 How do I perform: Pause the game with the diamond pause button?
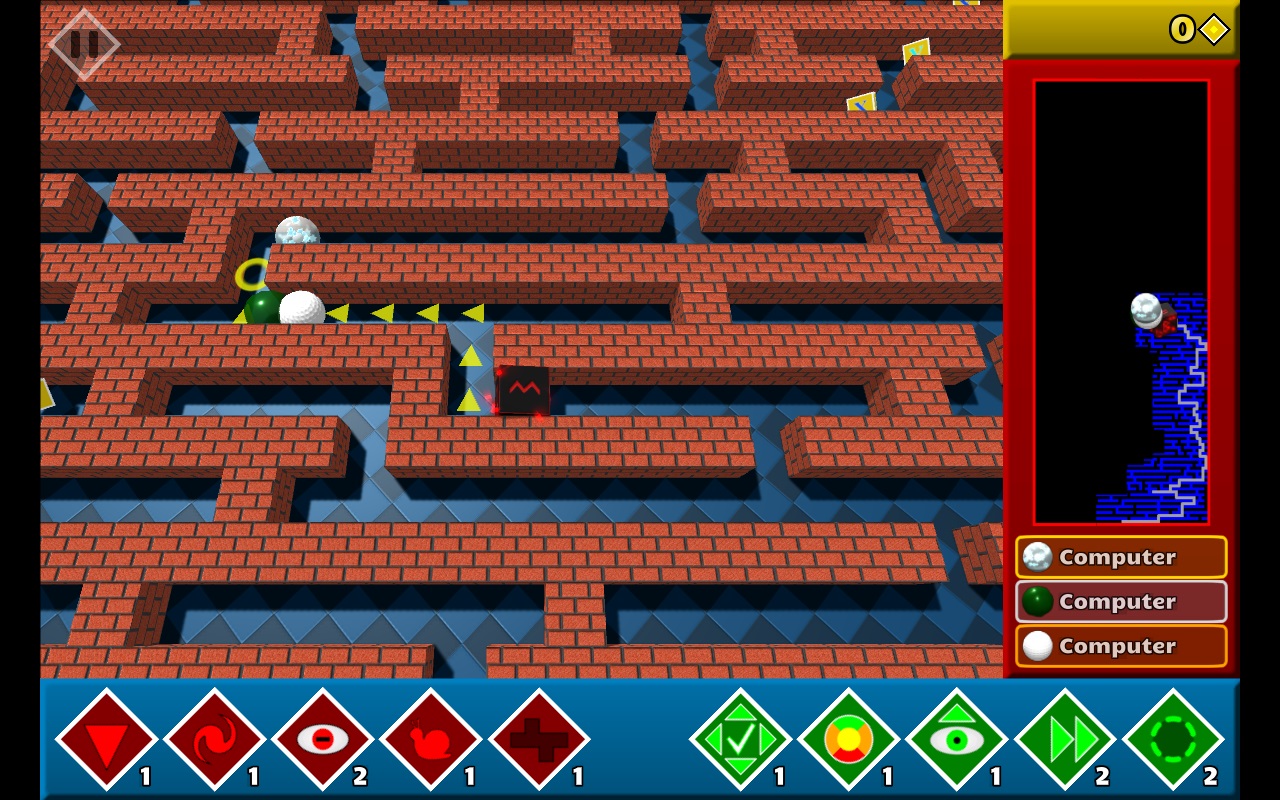(x=84, y=44)
